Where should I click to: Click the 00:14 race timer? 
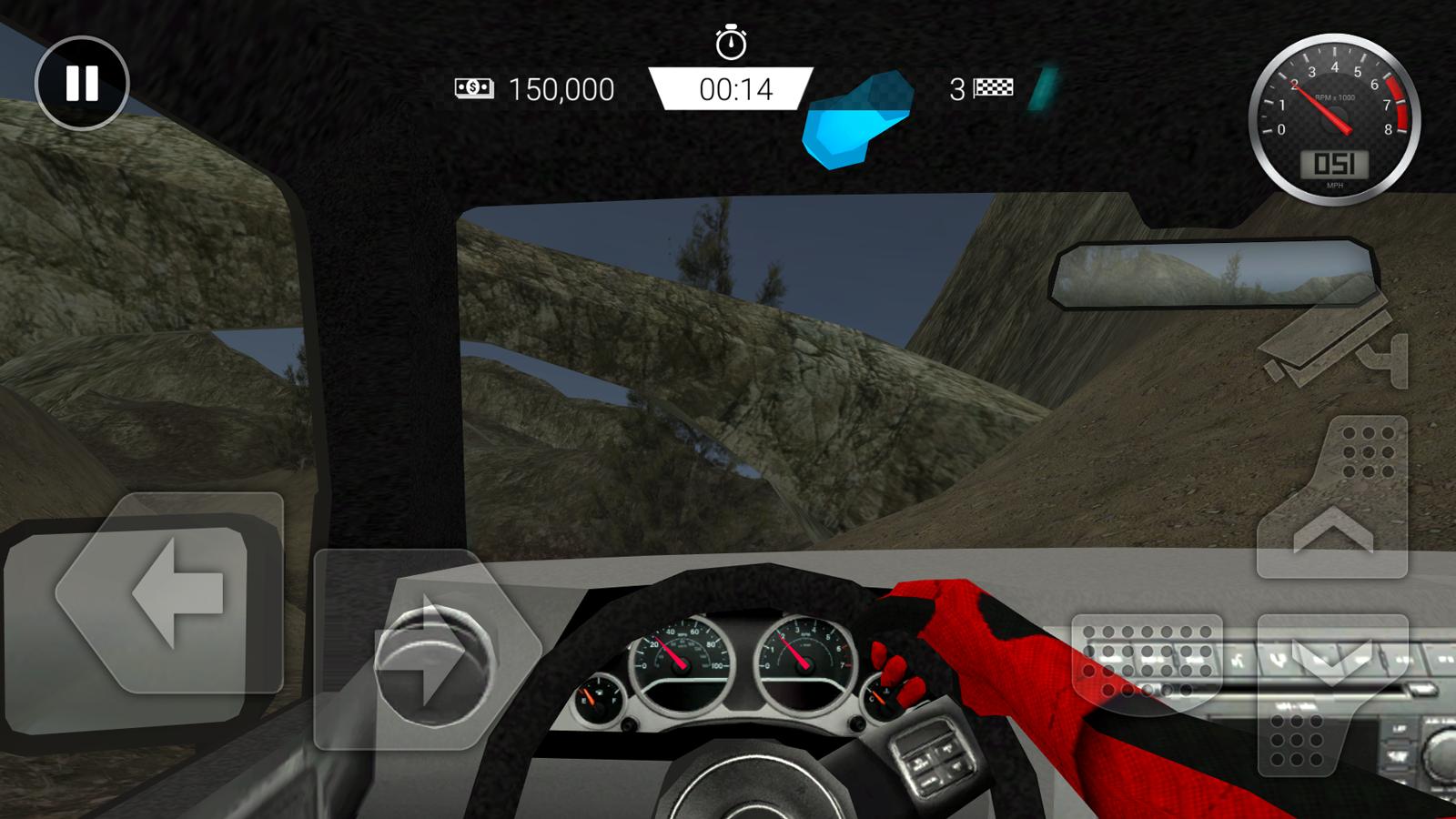point(737,89)
